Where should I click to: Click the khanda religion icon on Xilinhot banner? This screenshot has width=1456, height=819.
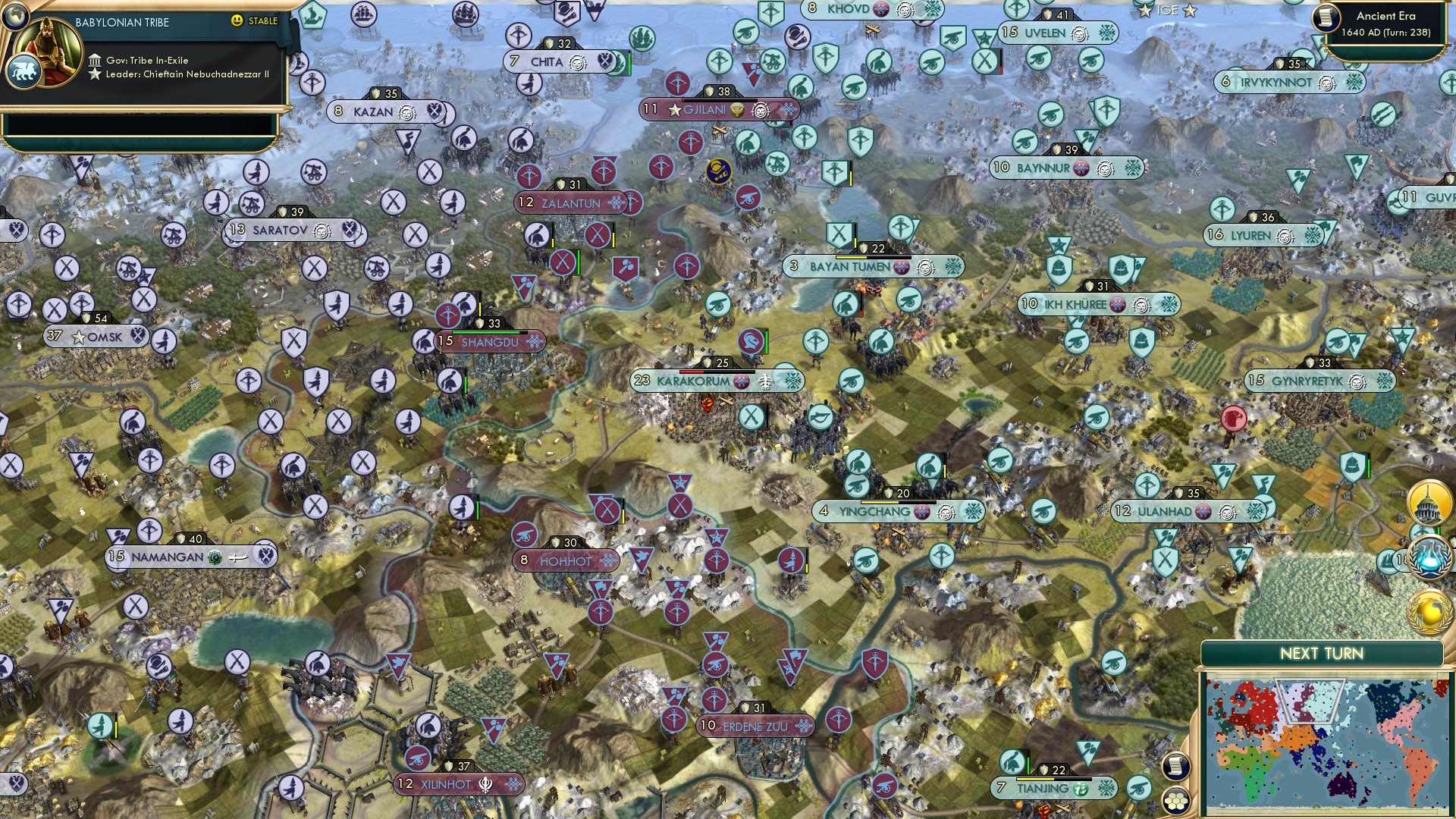coord(484,786)
